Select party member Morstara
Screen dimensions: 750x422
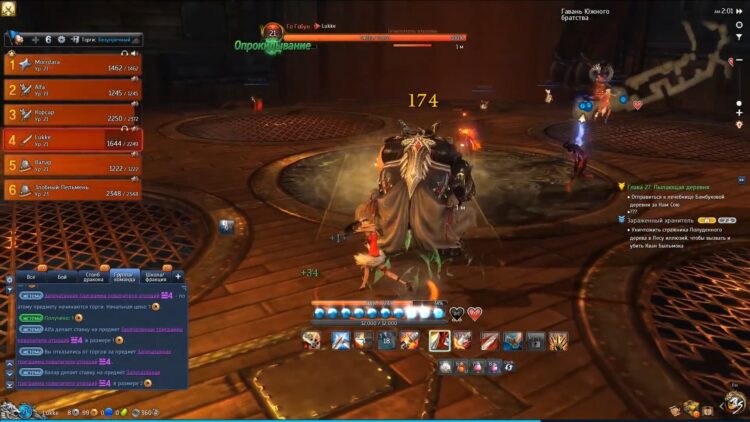point(72,65)
